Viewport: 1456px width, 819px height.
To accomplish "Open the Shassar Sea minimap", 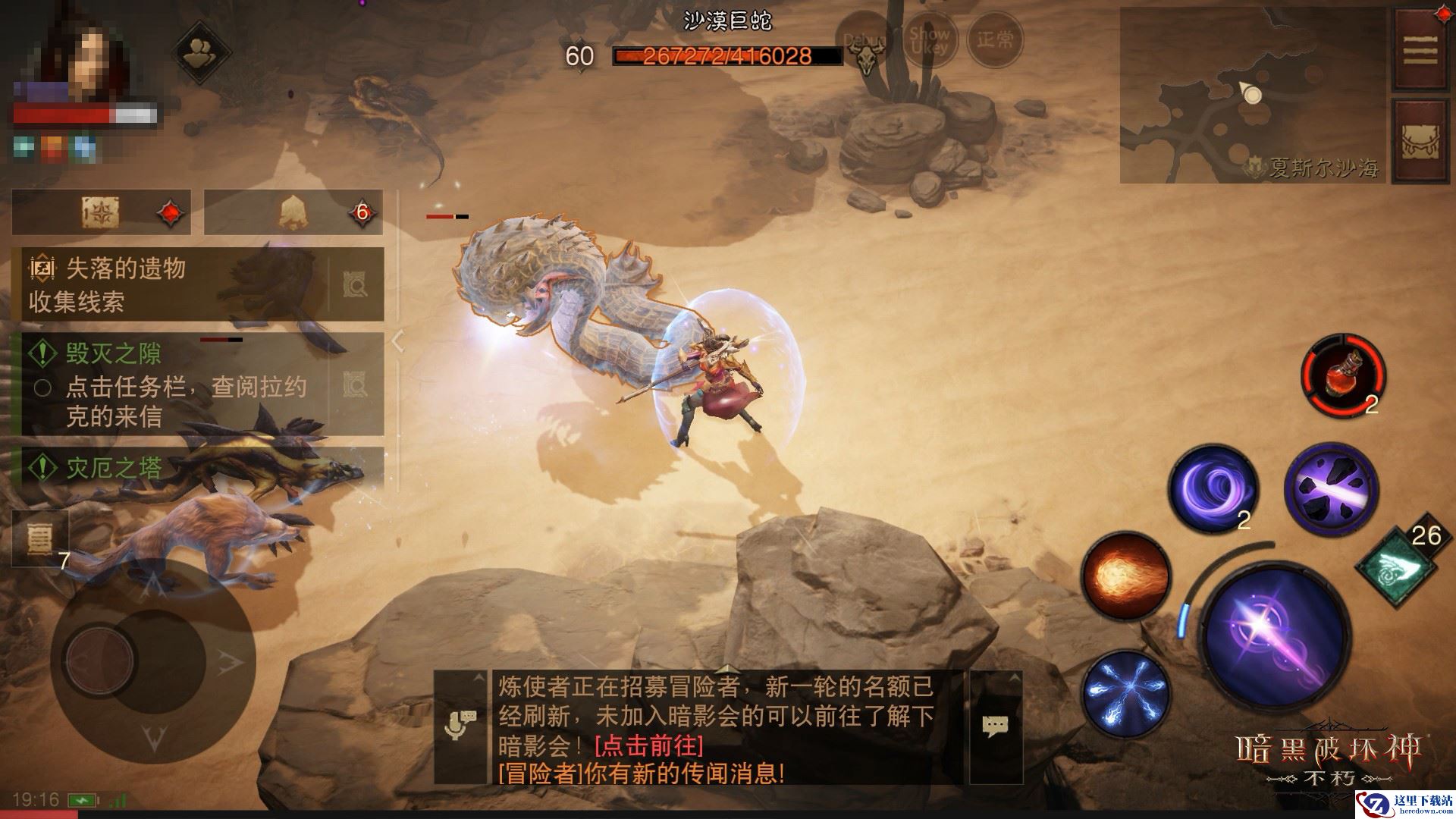I will (x=1251, y=95).
